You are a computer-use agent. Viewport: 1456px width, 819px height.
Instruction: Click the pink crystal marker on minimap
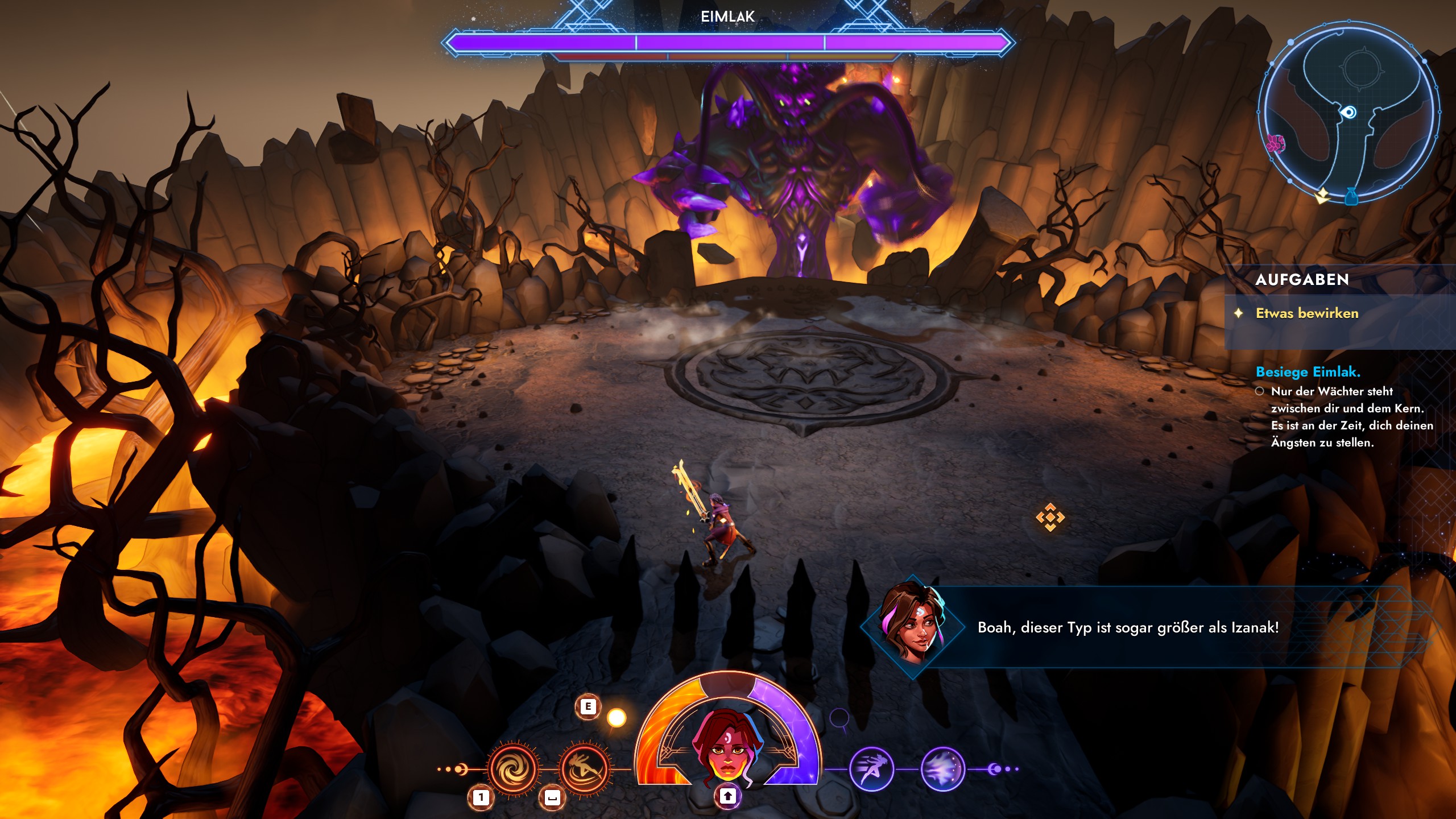[x=1276, y=143]
